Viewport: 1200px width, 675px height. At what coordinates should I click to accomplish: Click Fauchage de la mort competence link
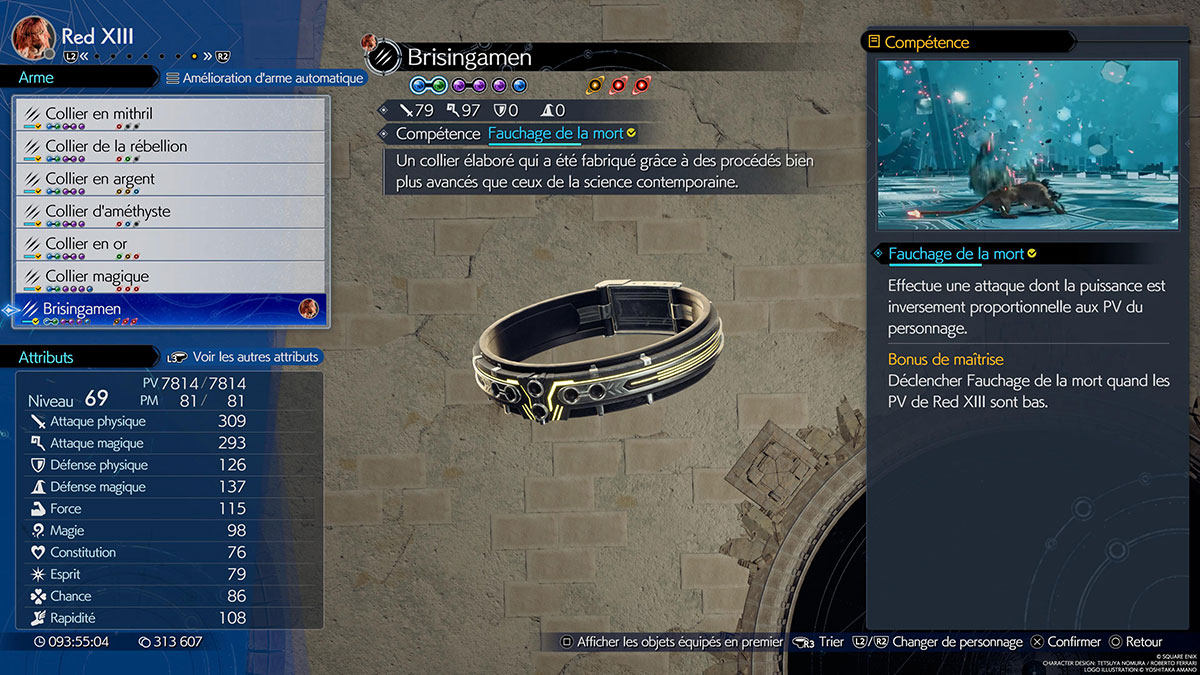[555, 133]
